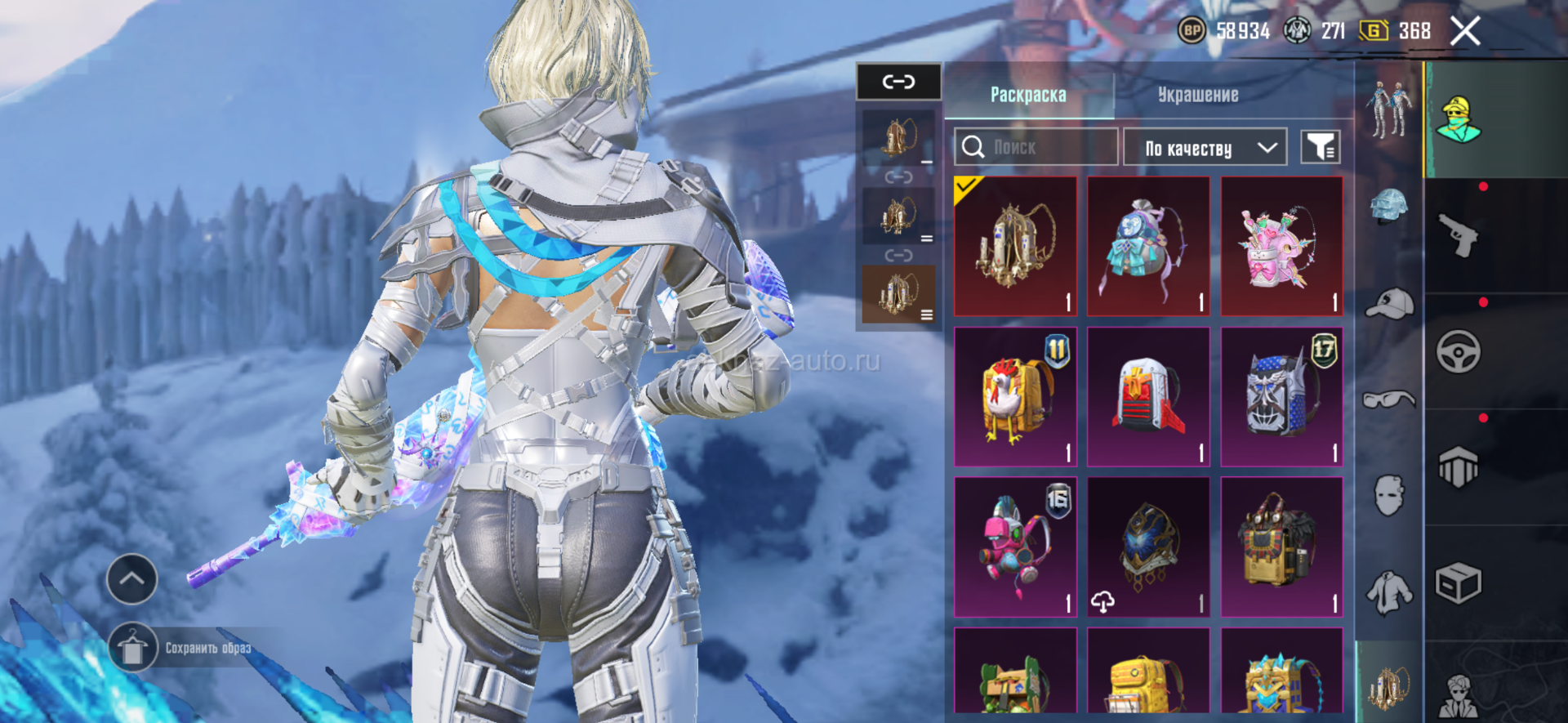The image size is (1568, 723).
Task: Pick the chicken backpack skin
Action: click(x=1015, y=397)
